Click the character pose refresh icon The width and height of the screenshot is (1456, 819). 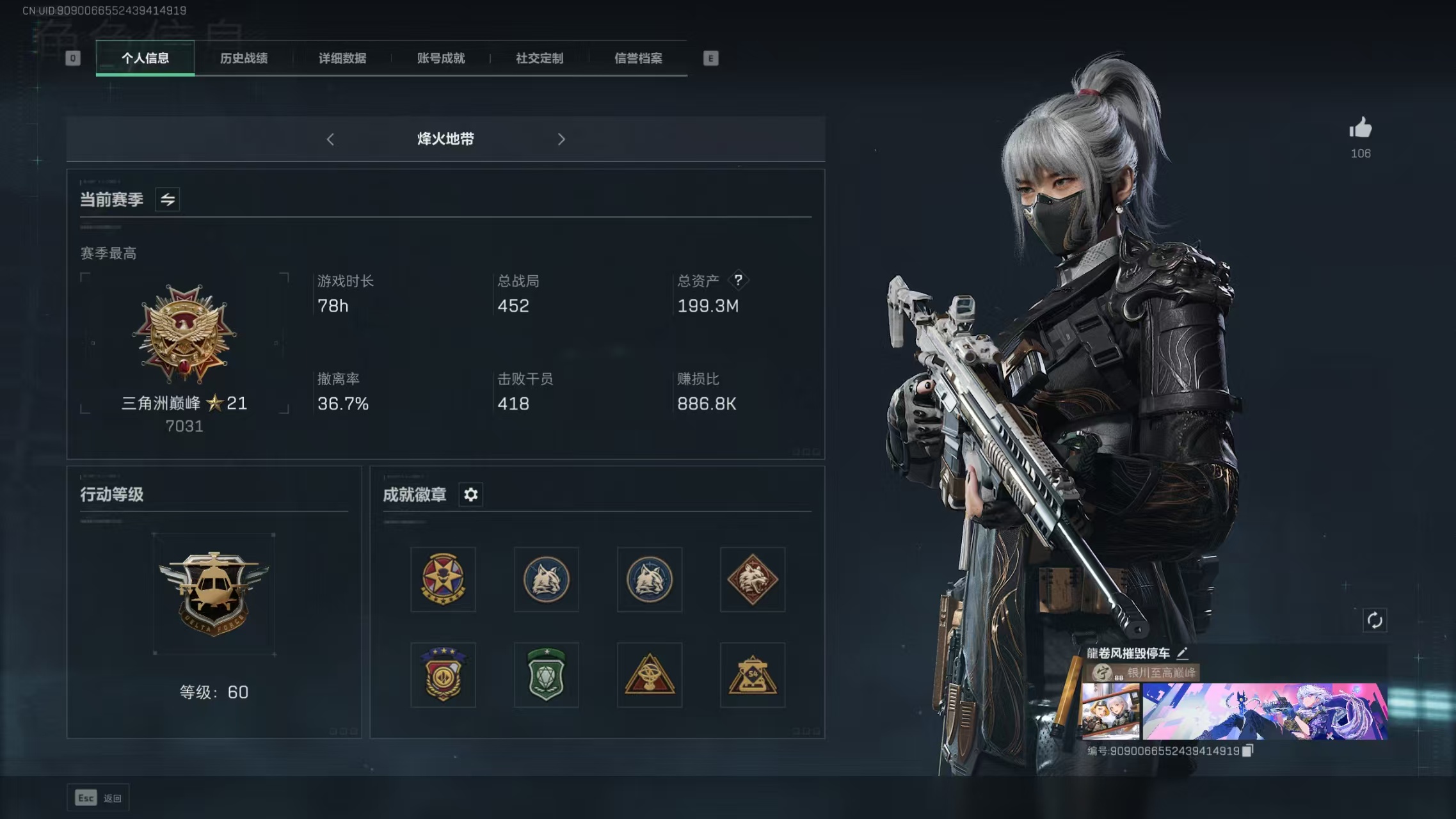click(x=1375, y=620)
